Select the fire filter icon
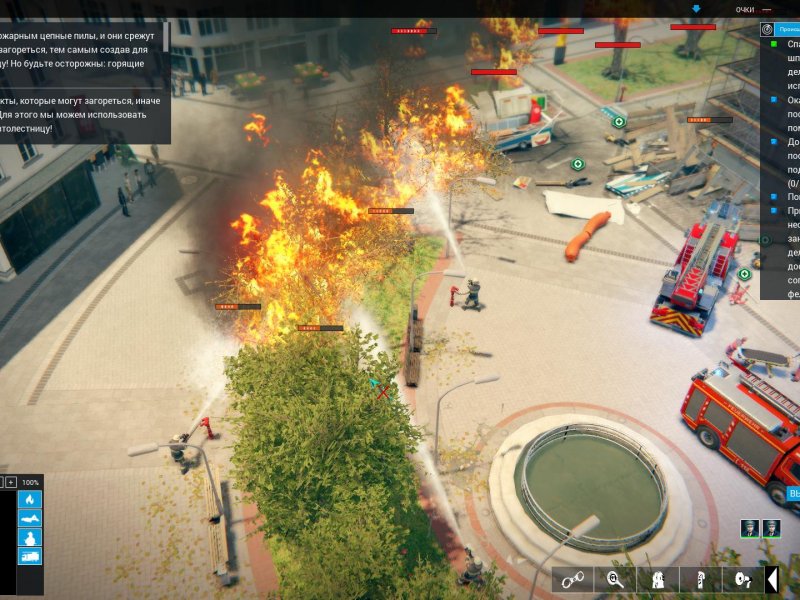 click(30, 500)
